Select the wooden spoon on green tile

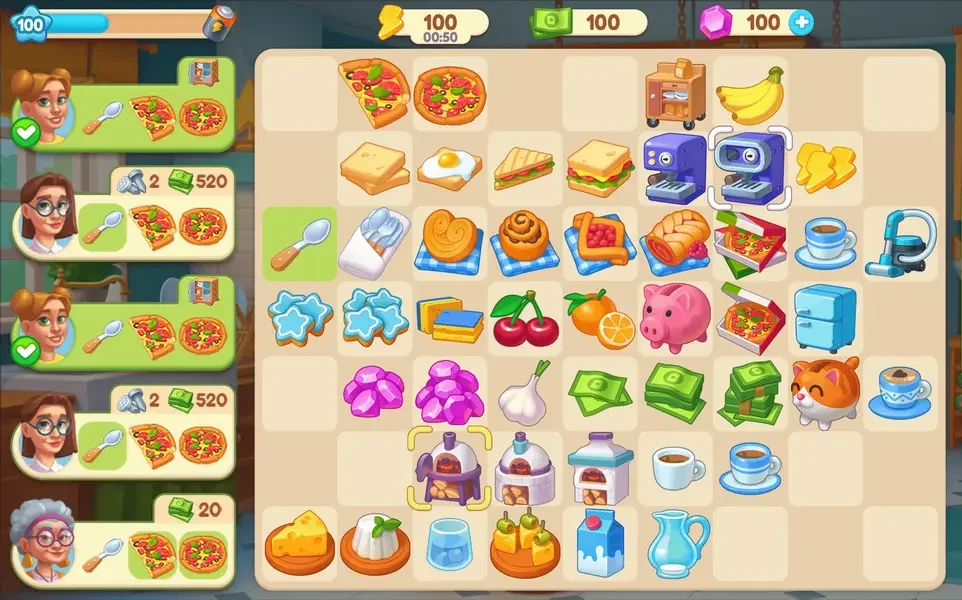point(300,242)
